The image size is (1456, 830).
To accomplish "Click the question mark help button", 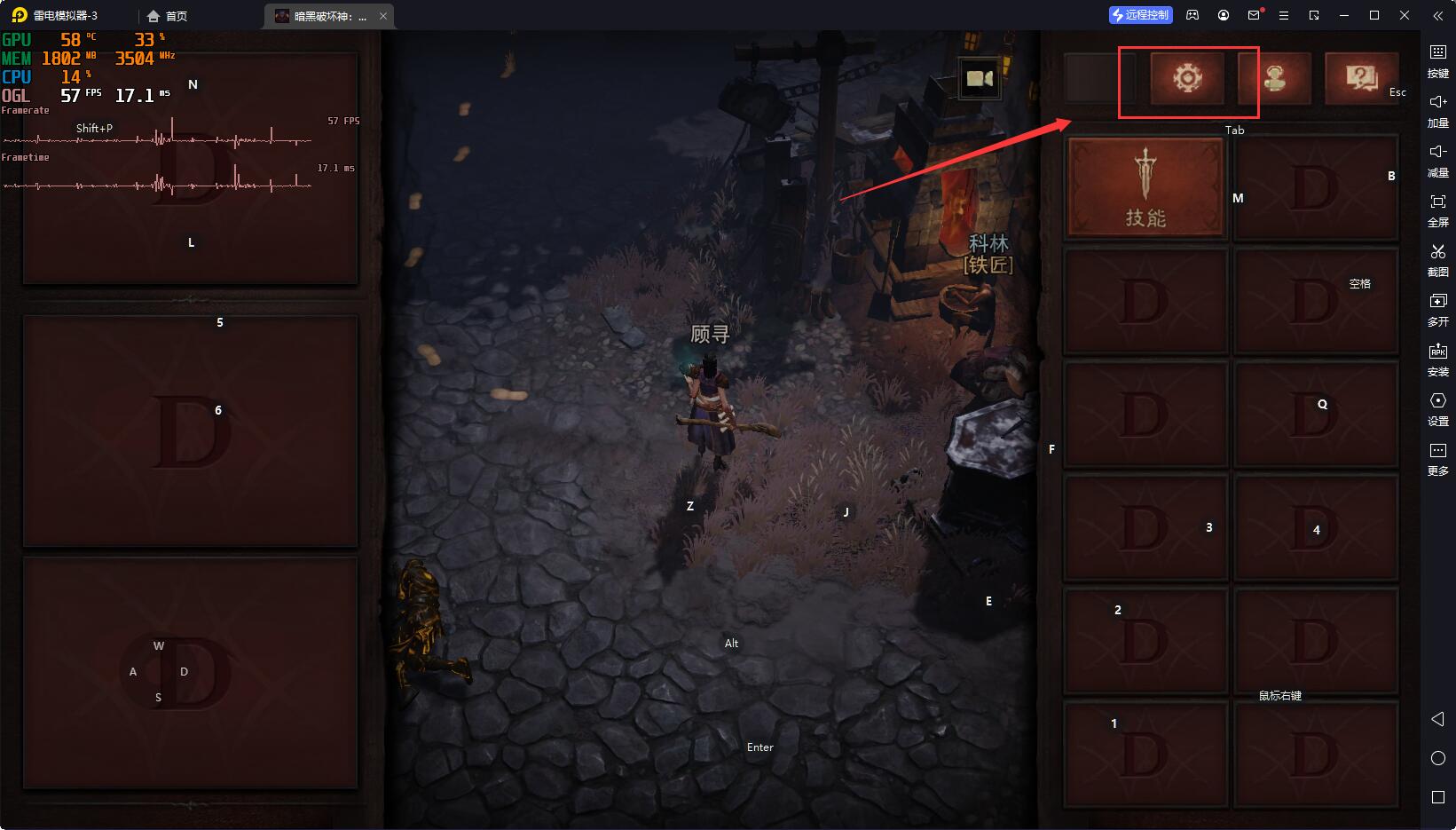I will pos(1359,78).
